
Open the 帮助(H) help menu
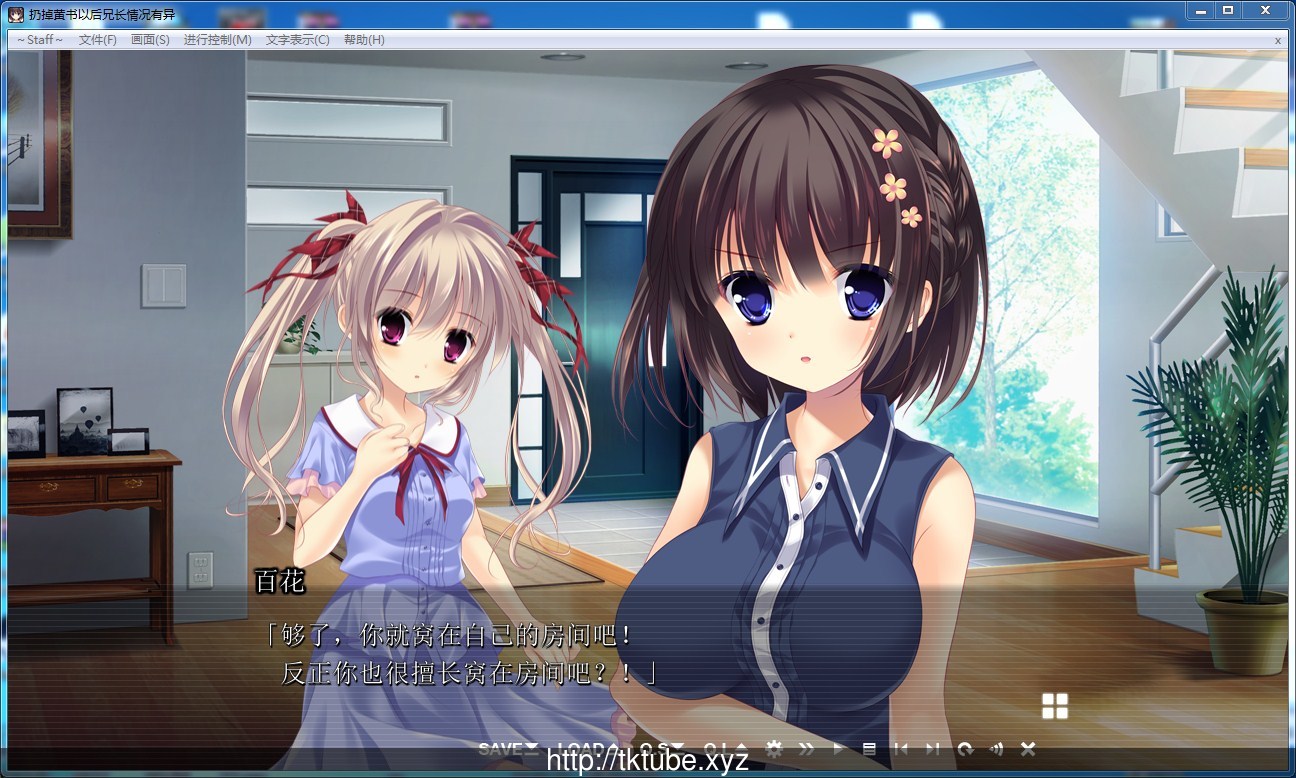[364, 40]
